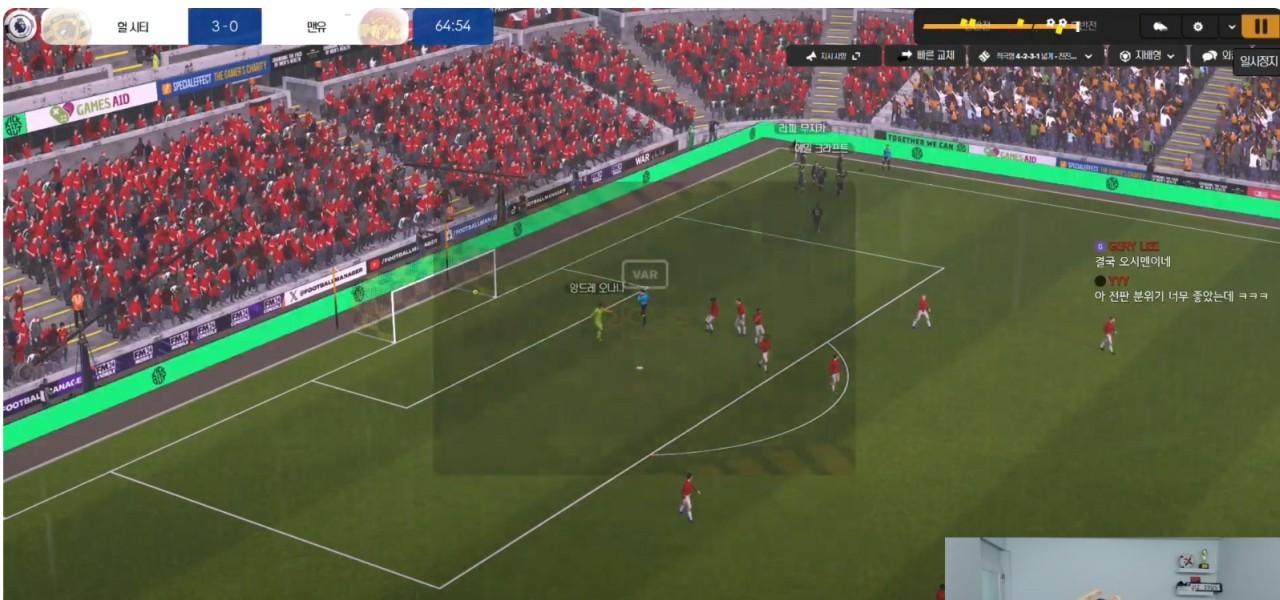The height and width of the screenshot is (600, 1280).
Task: Expand the small arrow dropdown beside pause
Action: (1231, 26)
